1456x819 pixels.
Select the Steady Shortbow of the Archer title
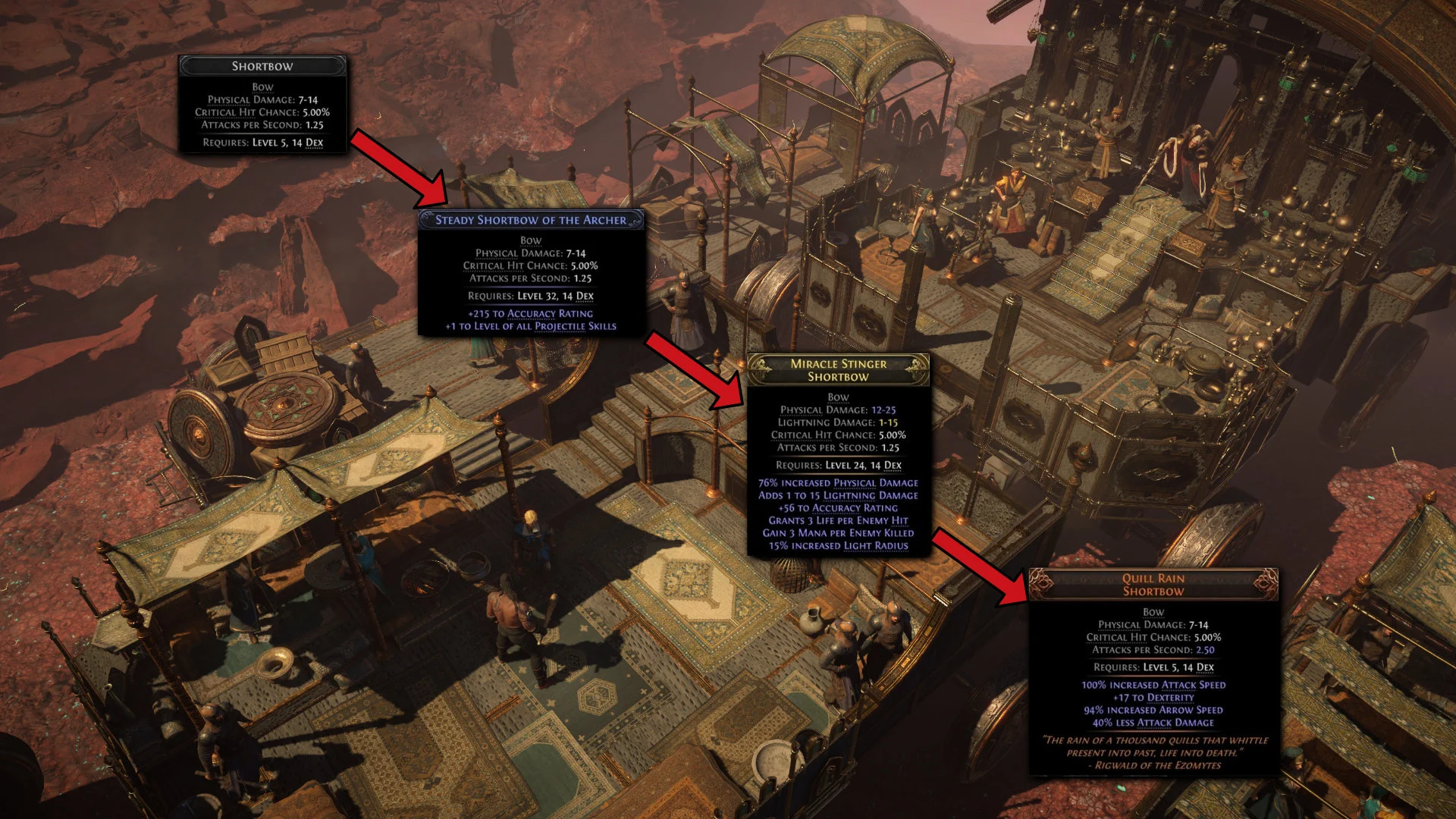531,220
